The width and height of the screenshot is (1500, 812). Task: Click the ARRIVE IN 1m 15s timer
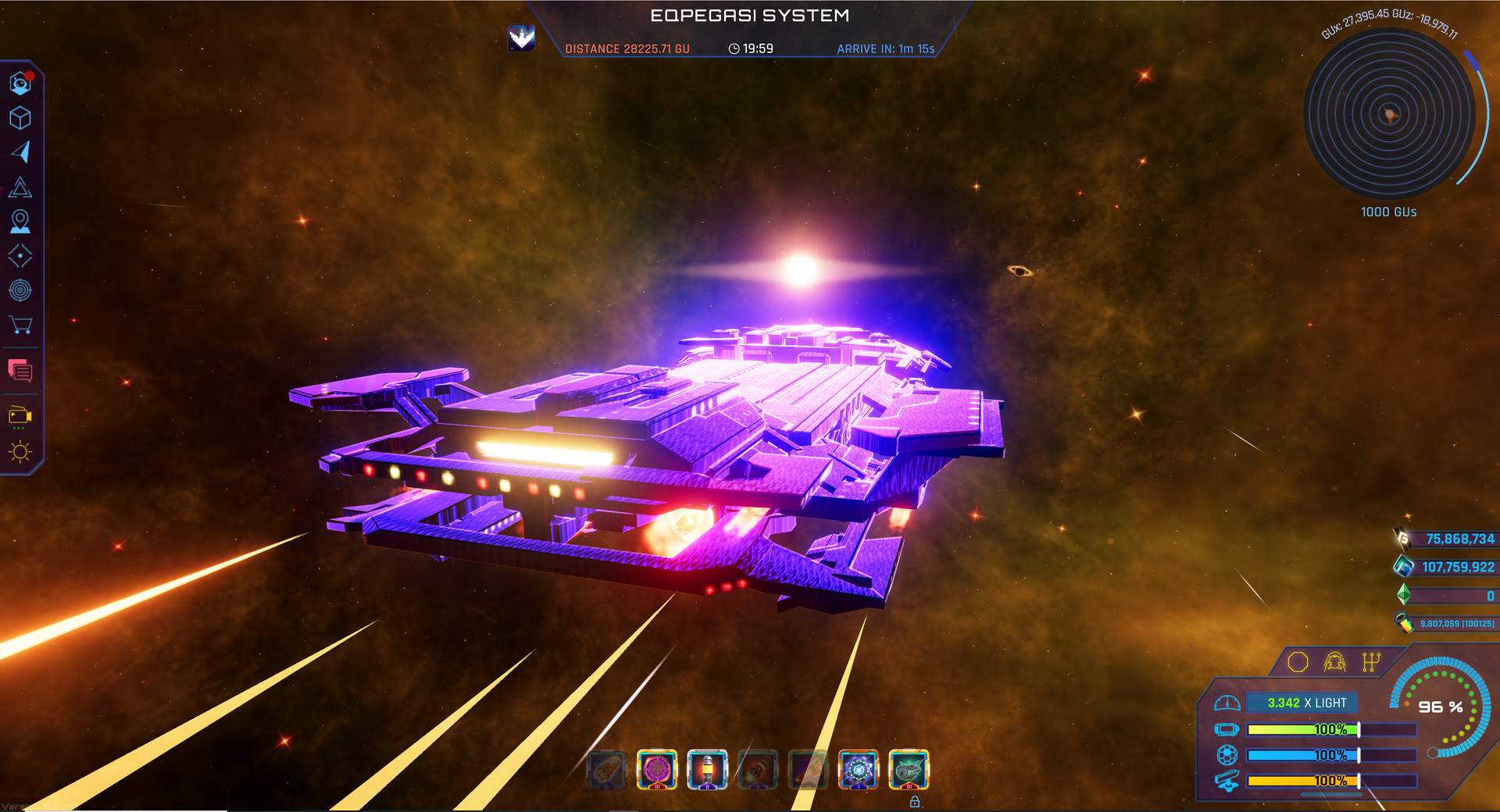tap(887, 48)
